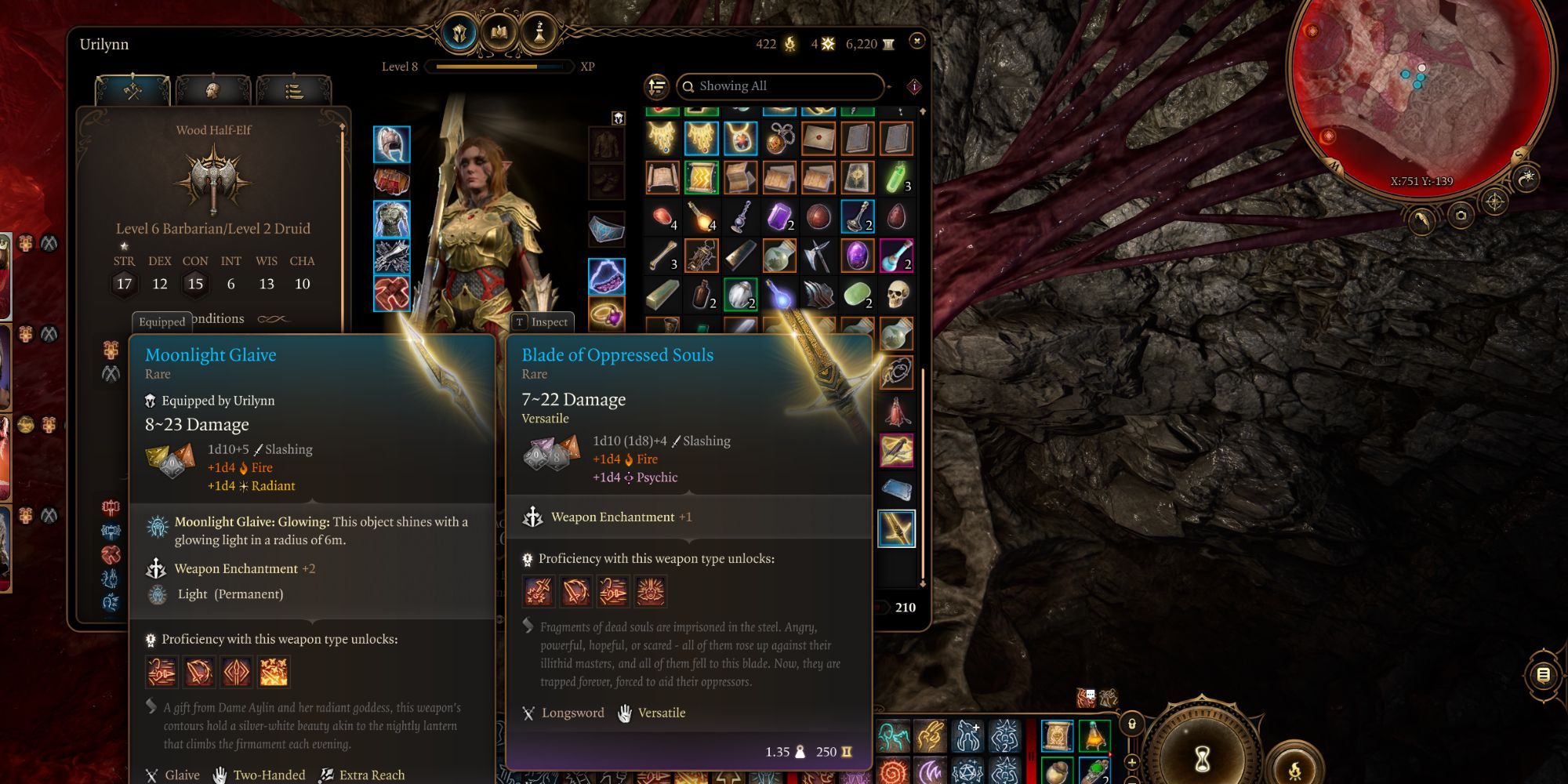The height and width of the screenshot is (784, 1568).
Task: Open the character head details tab
Action: 212,91
